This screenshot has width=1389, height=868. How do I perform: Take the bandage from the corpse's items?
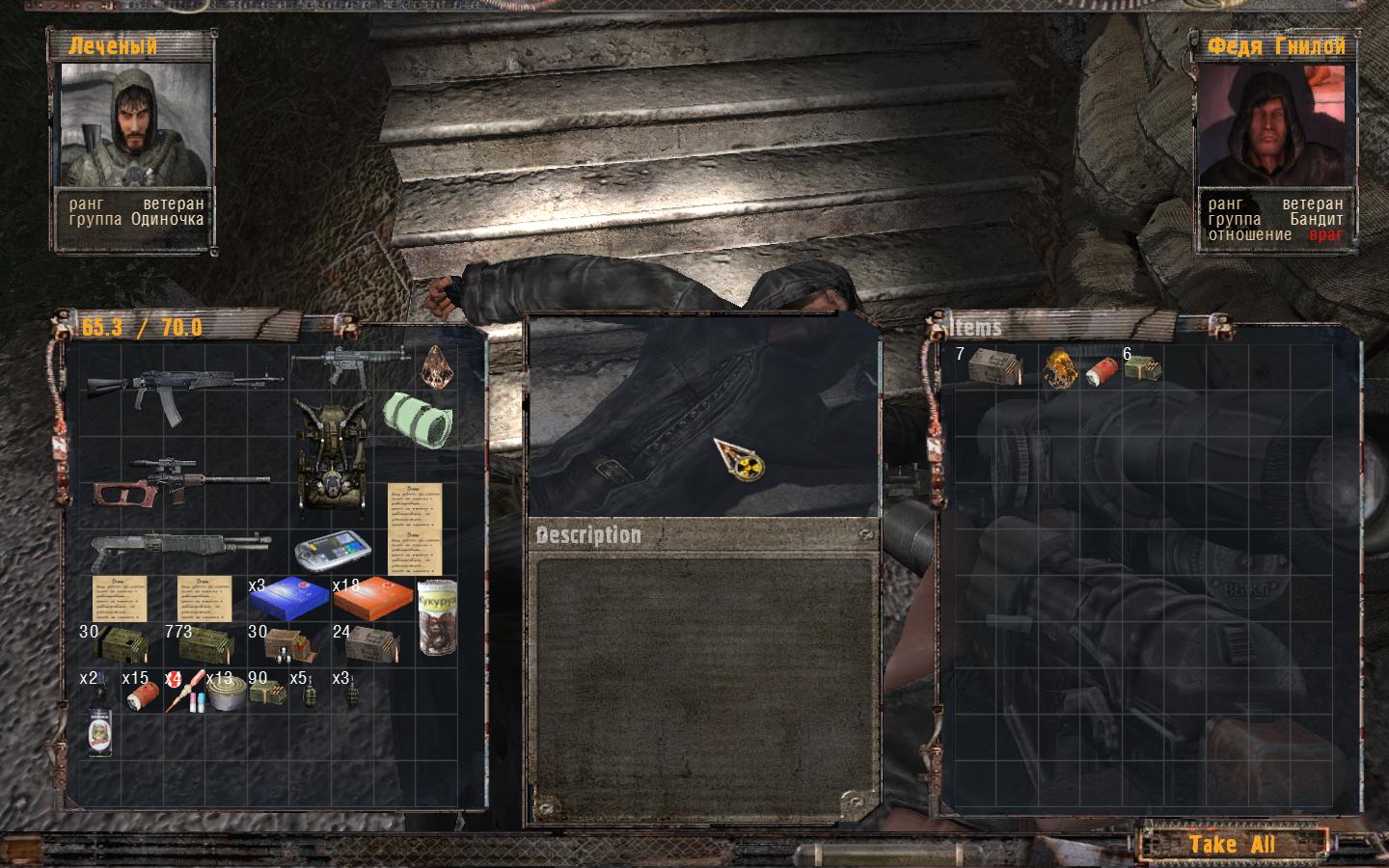click(x=1102, y=371)
